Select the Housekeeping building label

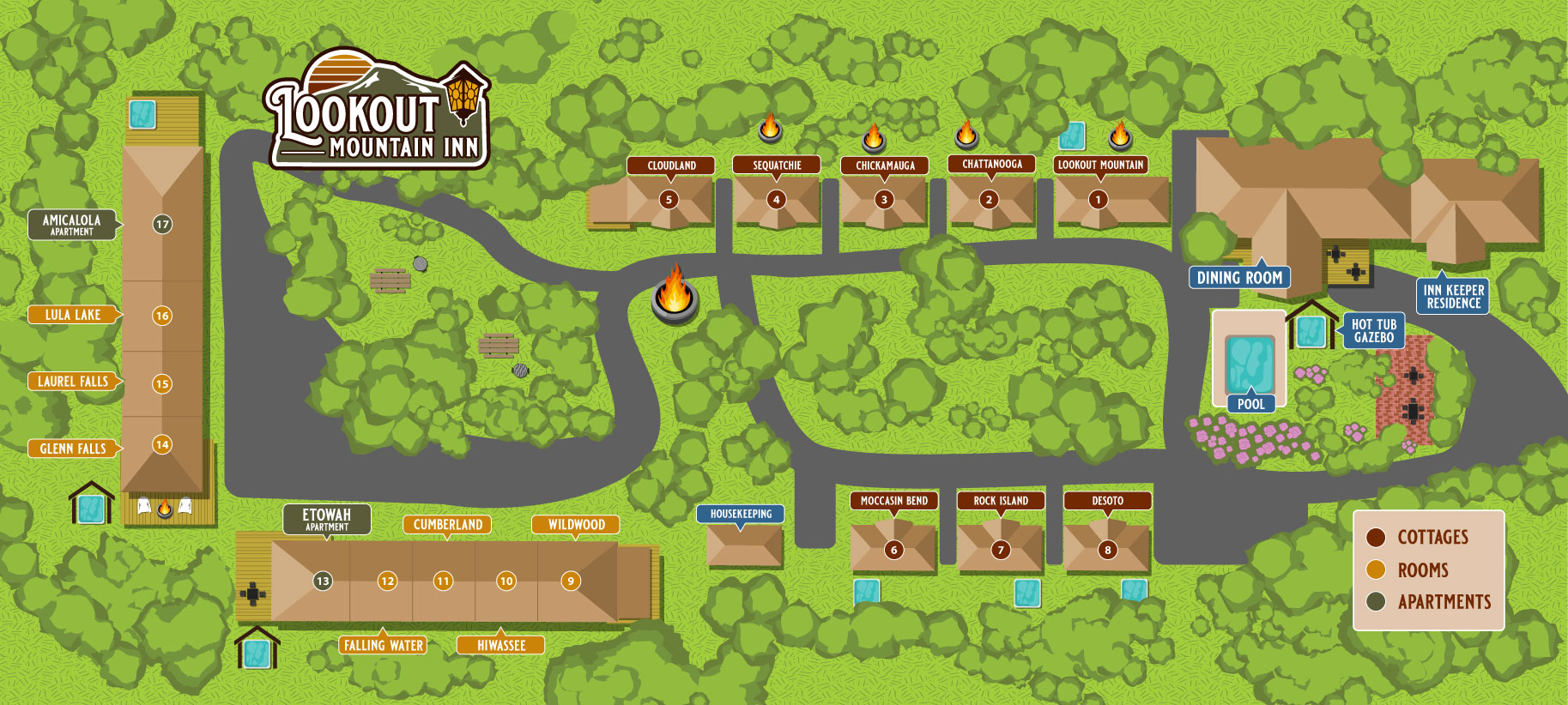click(741, 514)
